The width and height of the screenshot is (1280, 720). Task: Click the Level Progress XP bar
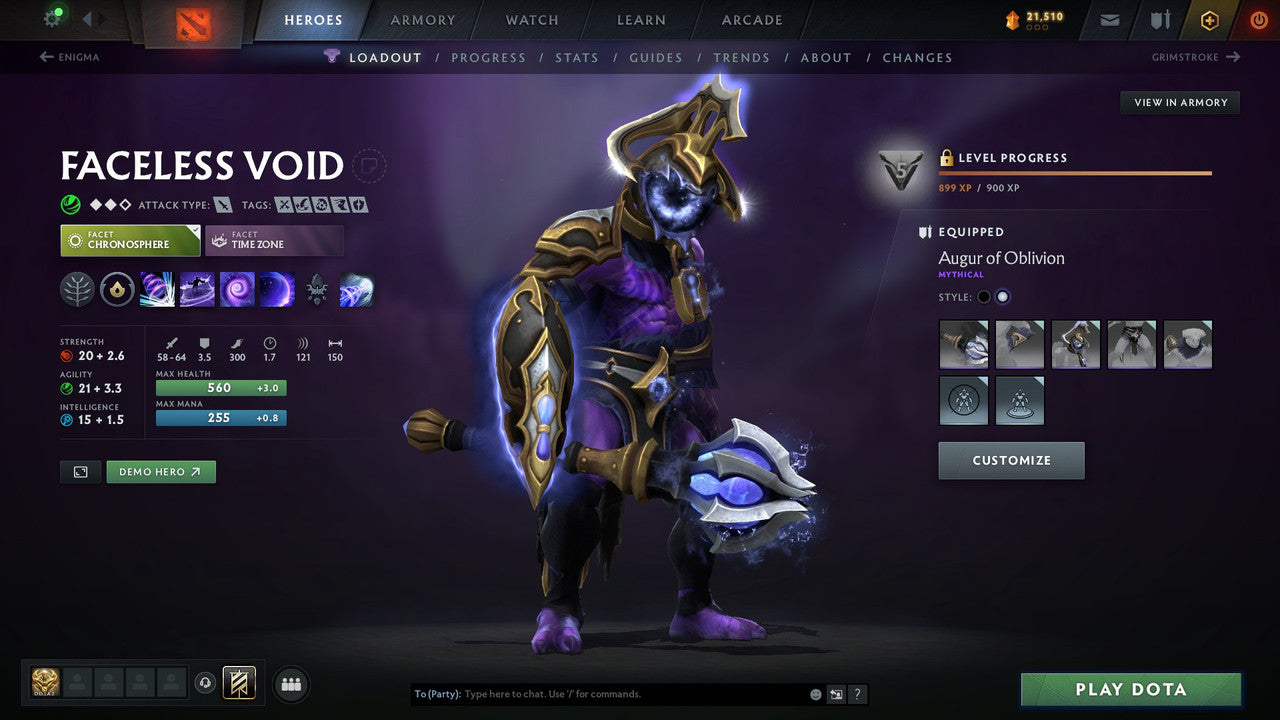click(1075, 170)
